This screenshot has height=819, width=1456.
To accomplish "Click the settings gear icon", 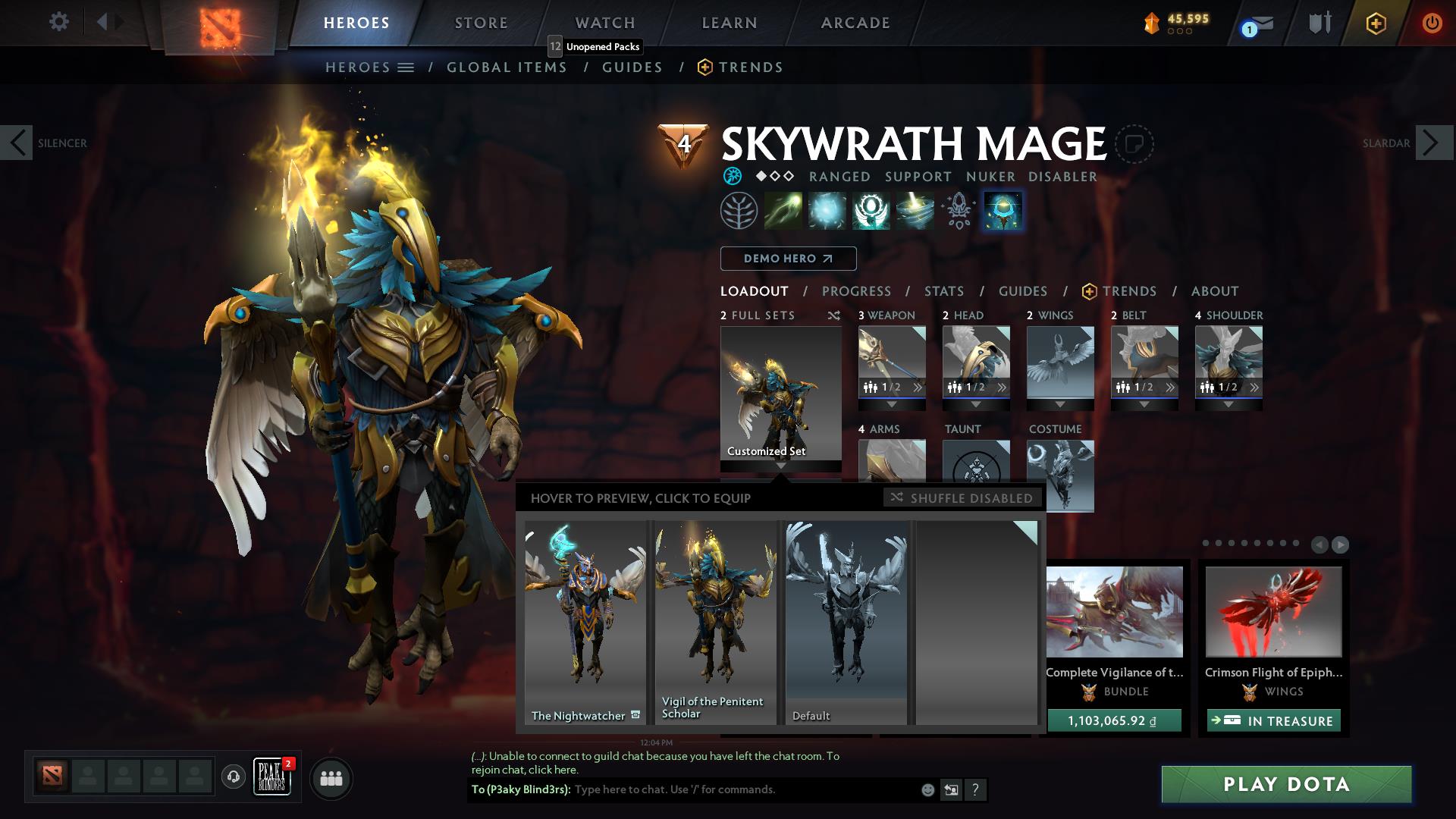I will [x=58, y=22].
